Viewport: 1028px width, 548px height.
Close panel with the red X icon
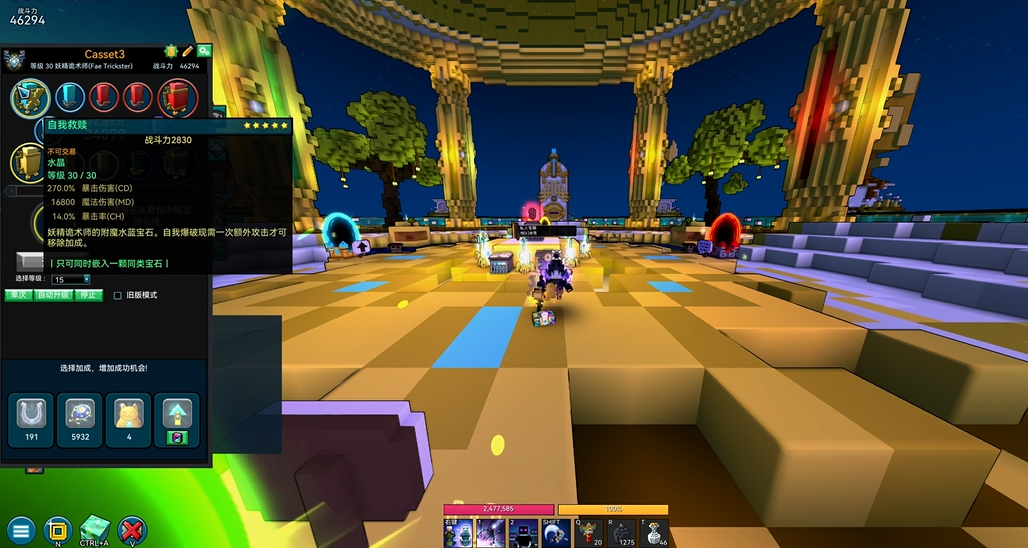(132, 530)
